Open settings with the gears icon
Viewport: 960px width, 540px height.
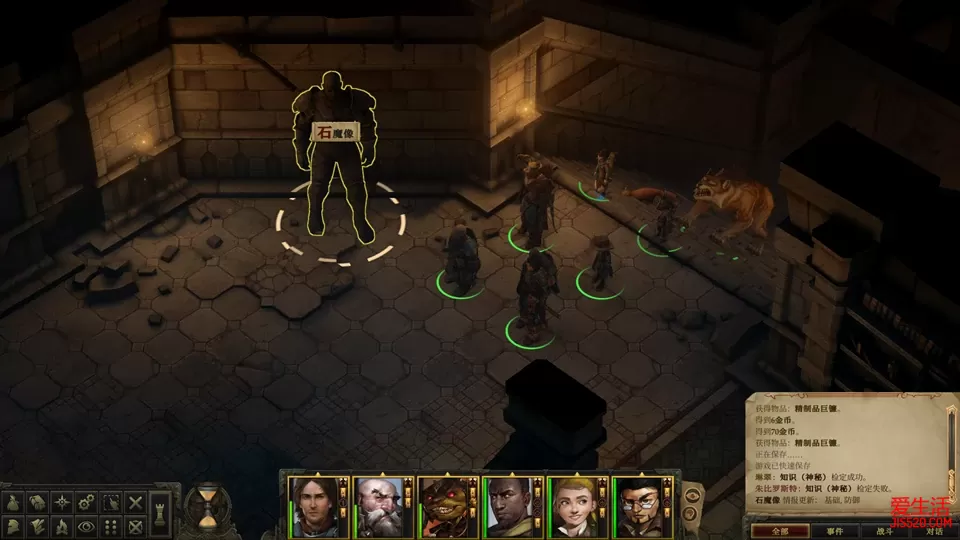(88, 501)
